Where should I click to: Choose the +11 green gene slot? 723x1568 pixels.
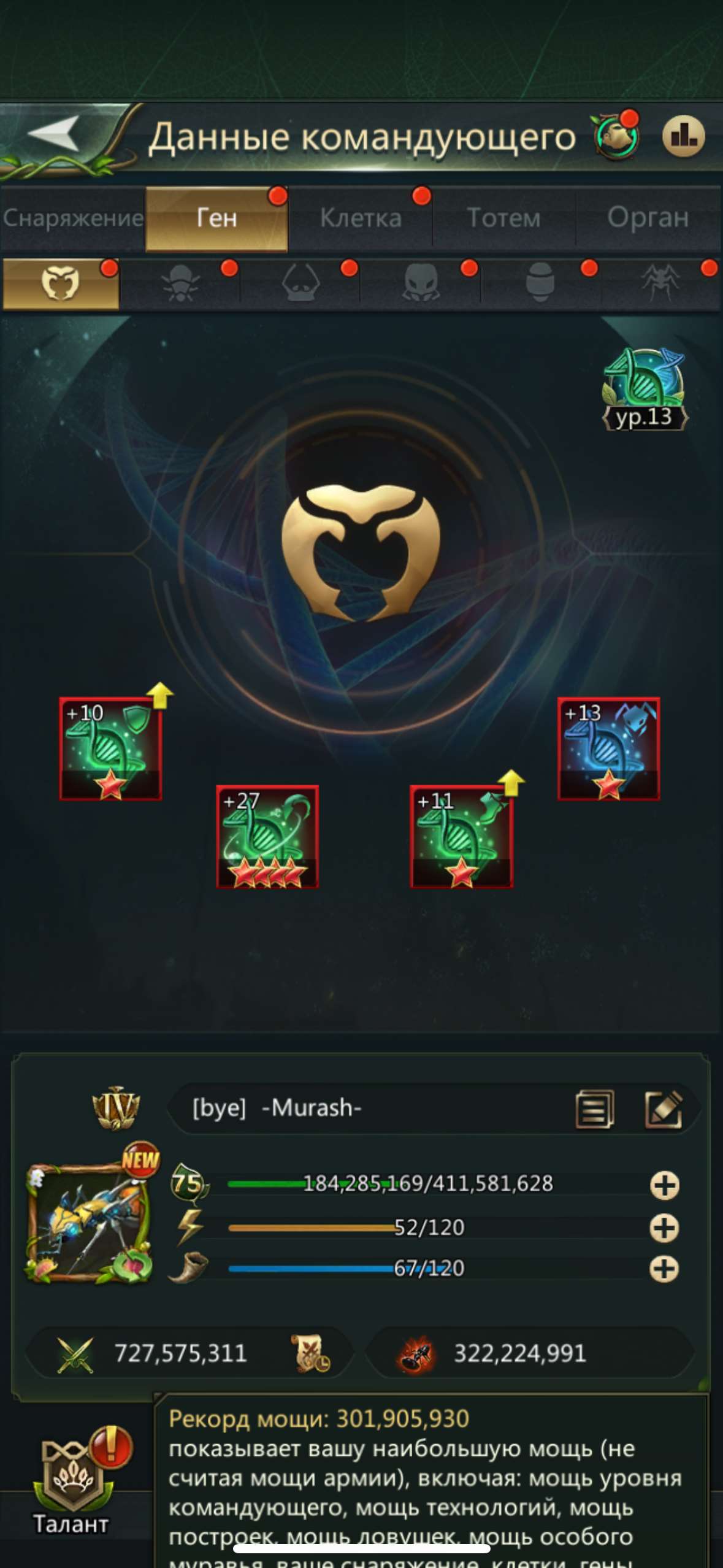pyautogui.click(x=461, y=837)
